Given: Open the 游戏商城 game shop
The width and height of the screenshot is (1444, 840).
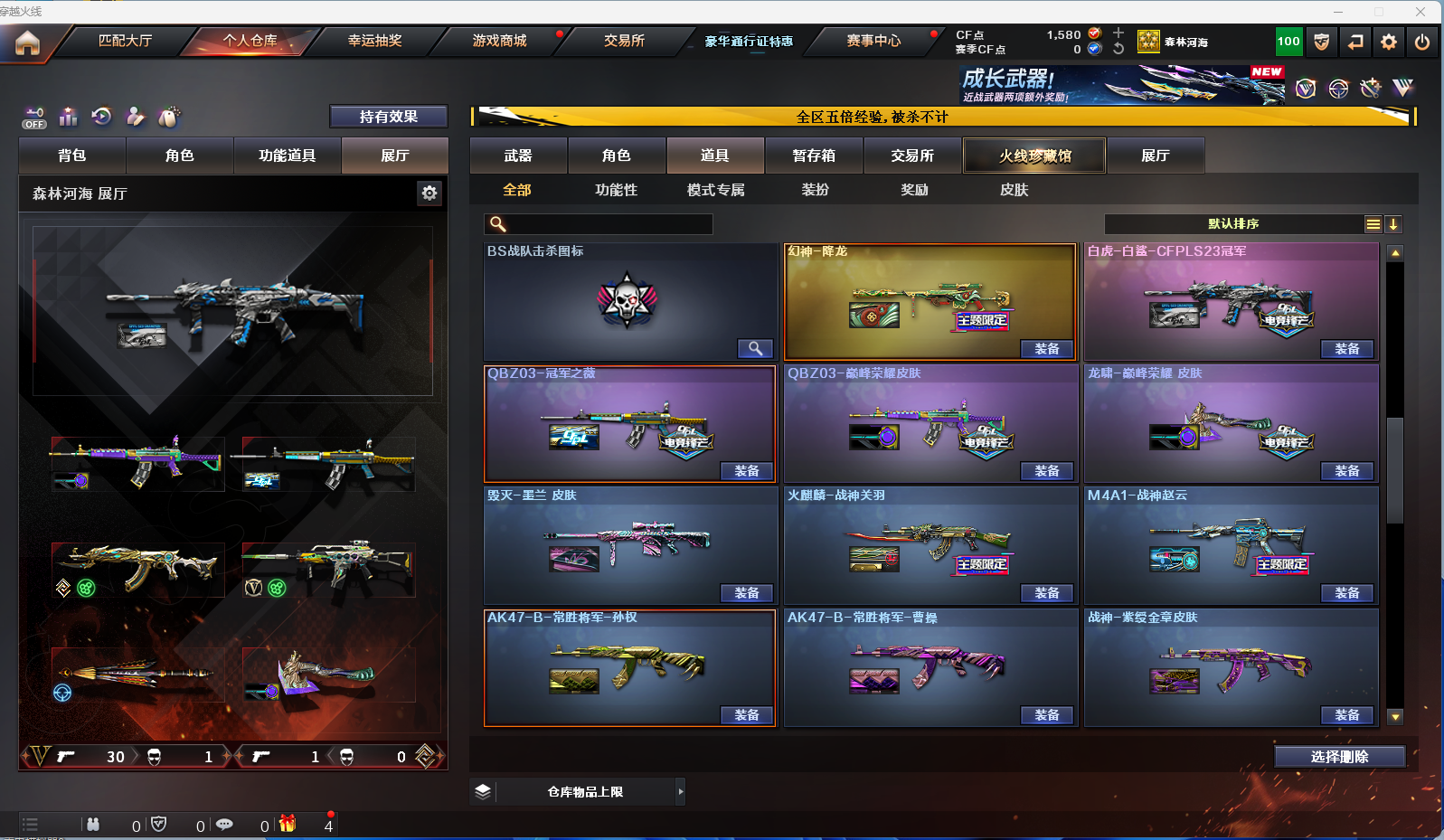Looking at the screenshot, I should (x=499, y=41).
